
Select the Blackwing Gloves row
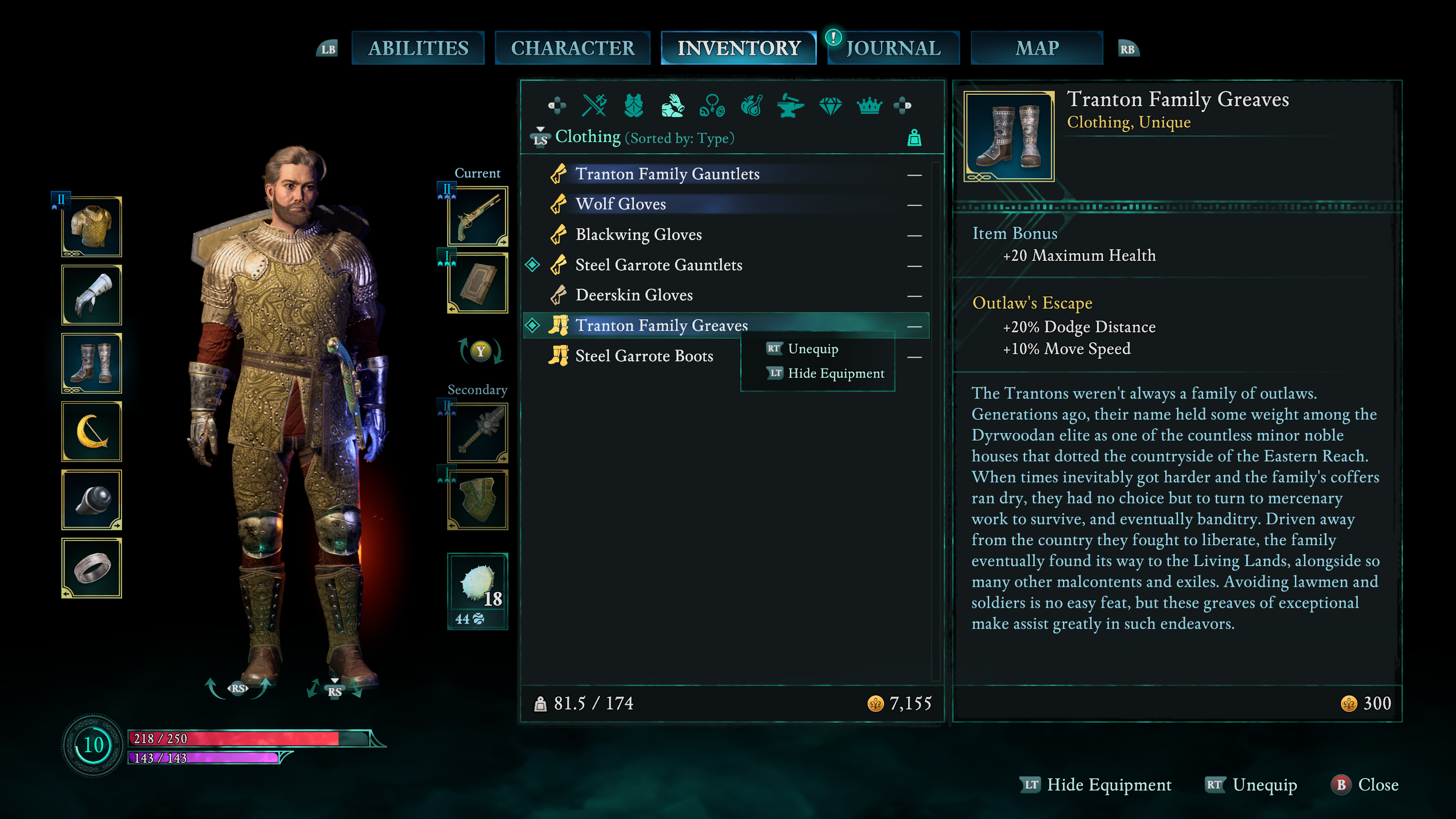(638, 235)
